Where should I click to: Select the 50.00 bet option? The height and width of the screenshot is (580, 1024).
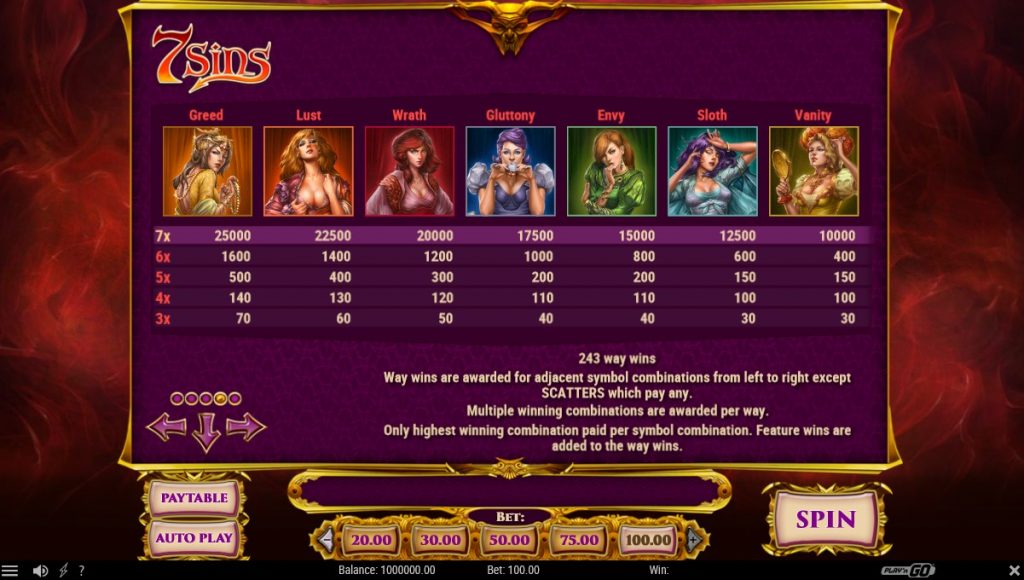509,540
